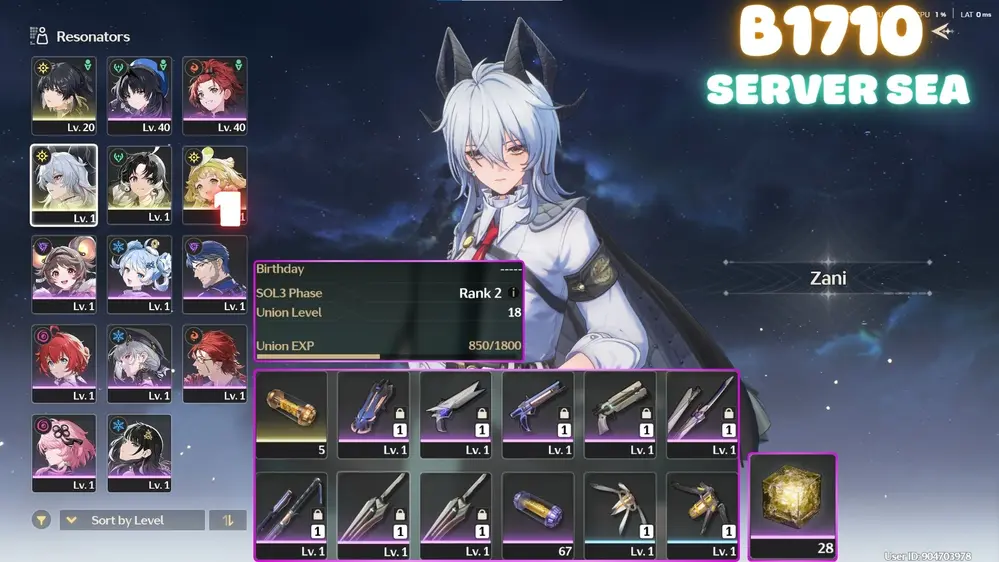
Task: Select the red-haired Lv. 40 resonator
Action: [214, 95]
